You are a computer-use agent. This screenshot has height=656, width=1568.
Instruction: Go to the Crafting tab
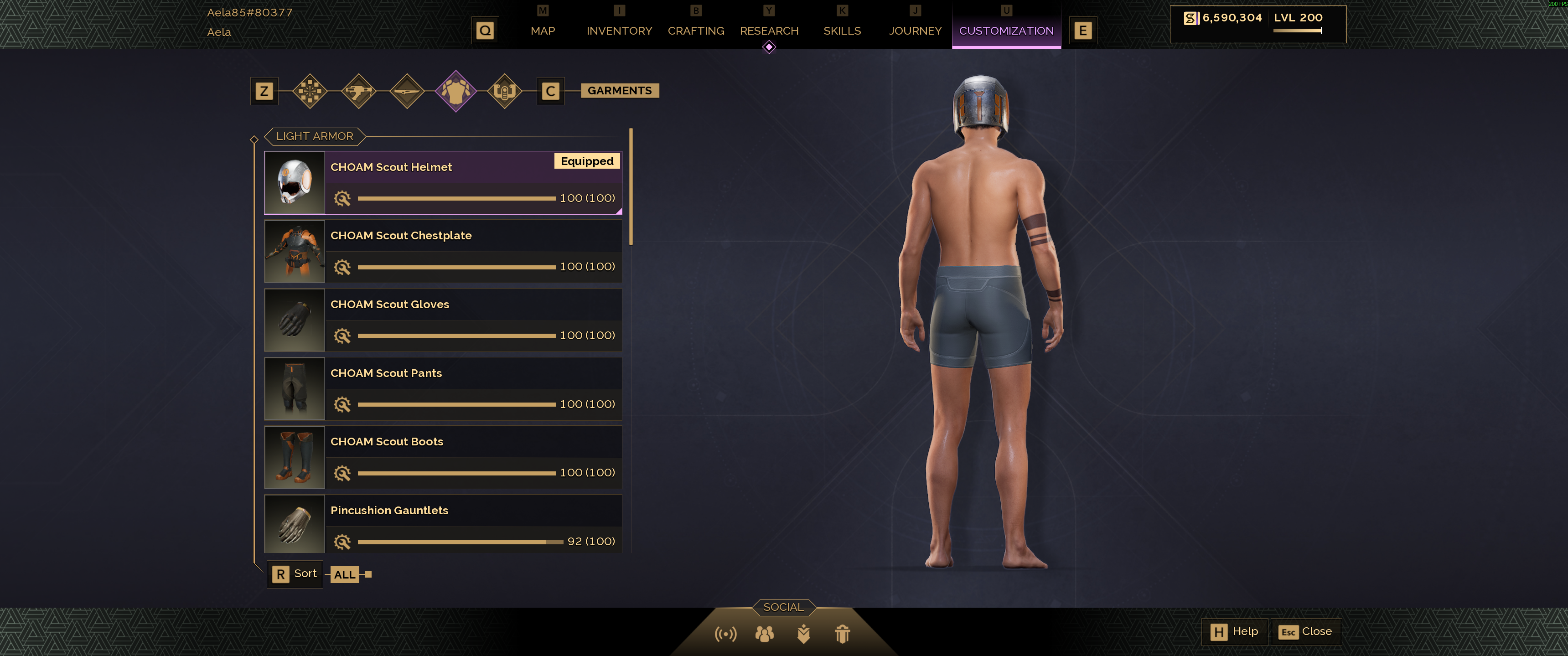695,31
